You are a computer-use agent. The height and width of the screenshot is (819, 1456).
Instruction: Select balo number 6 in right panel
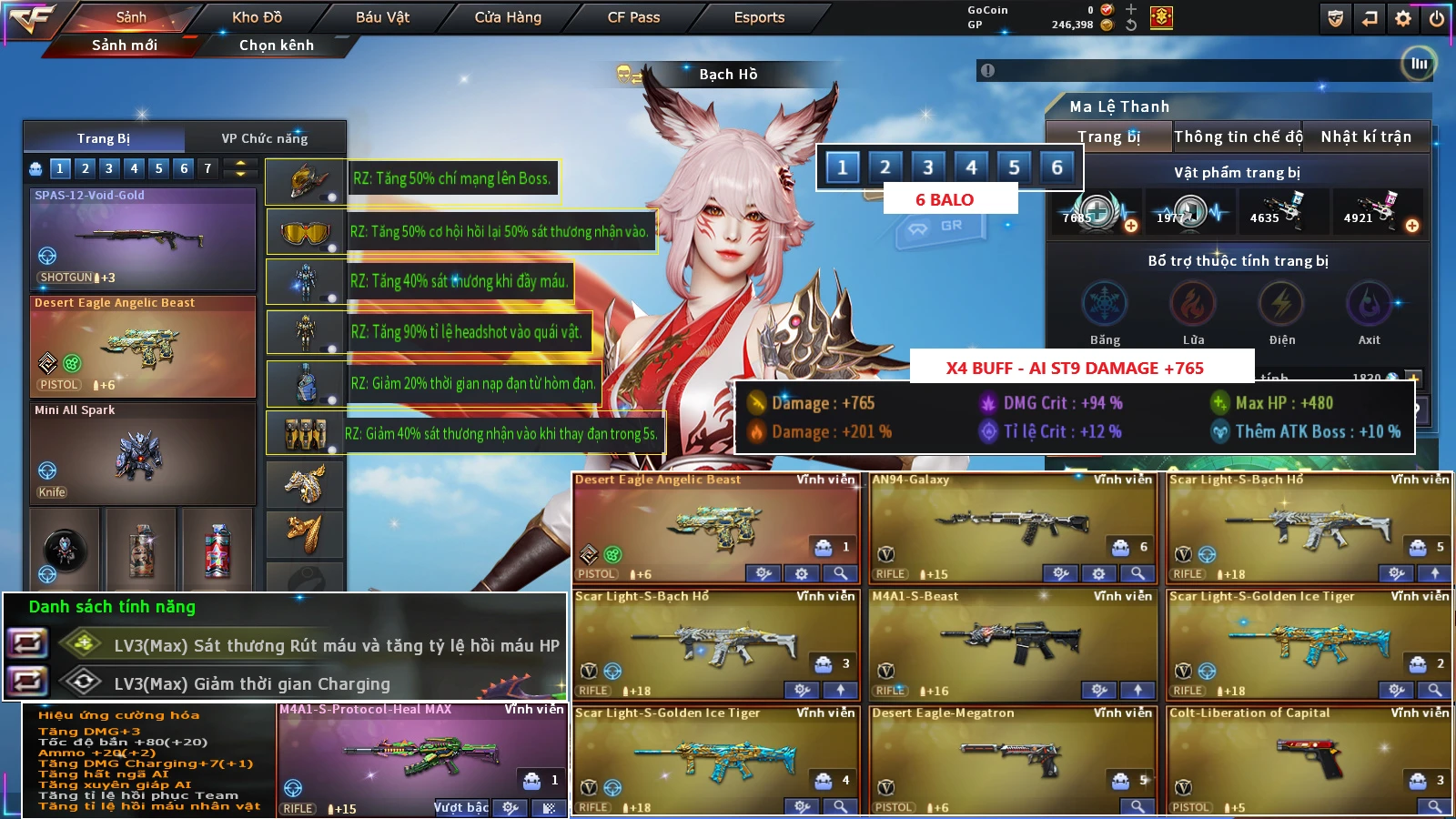click(1056, 167)
